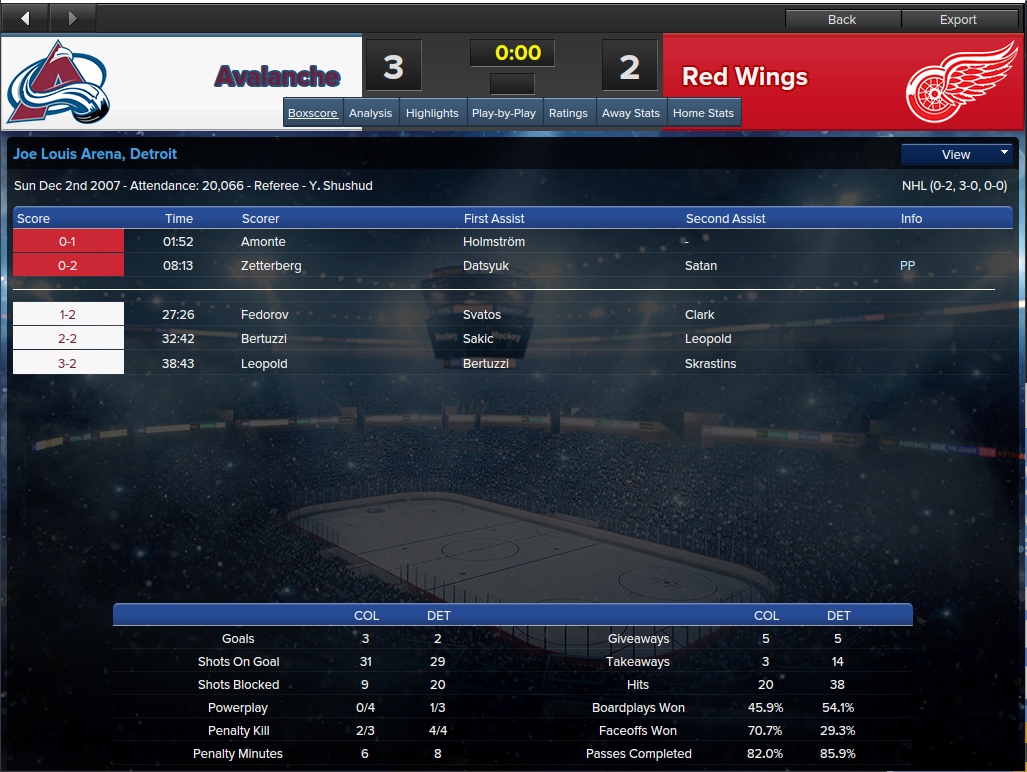Click the Red Wings team logo
The image size is (1027, 772).
point(961,81)
